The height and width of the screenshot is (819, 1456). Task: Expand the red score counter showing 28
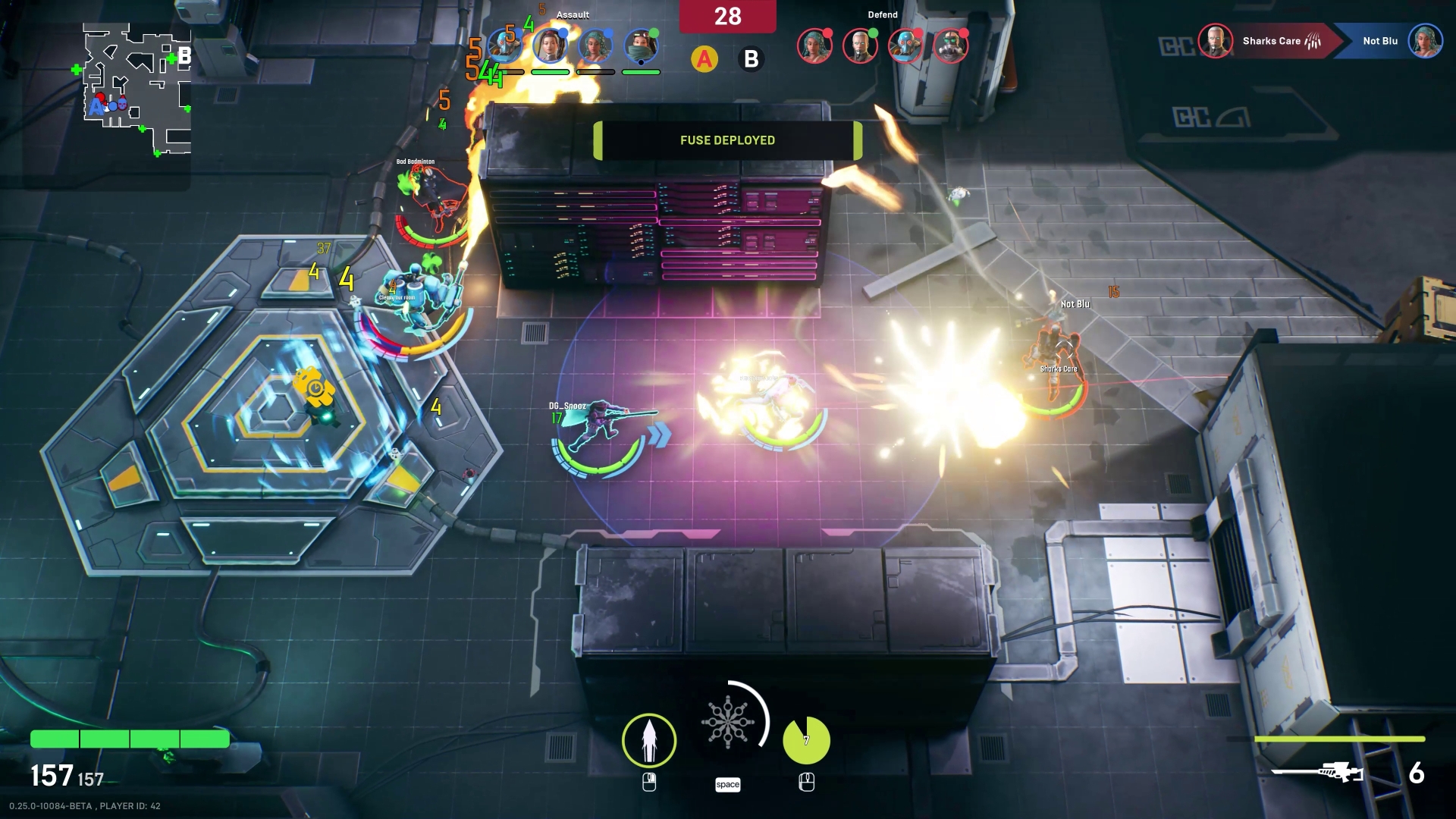coord(727,15)
